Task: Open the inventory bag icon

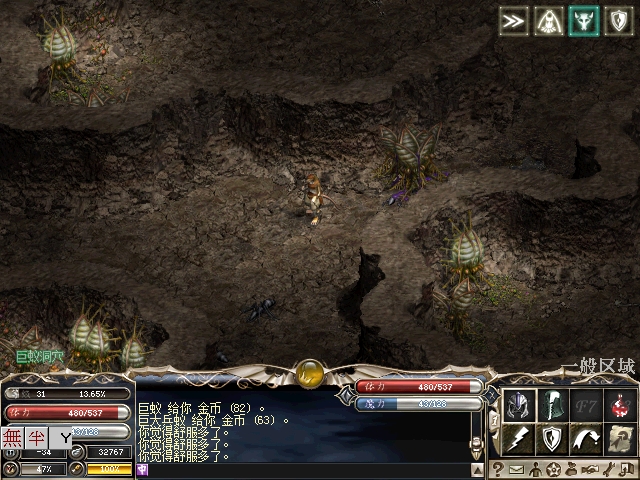Action: 571,469
